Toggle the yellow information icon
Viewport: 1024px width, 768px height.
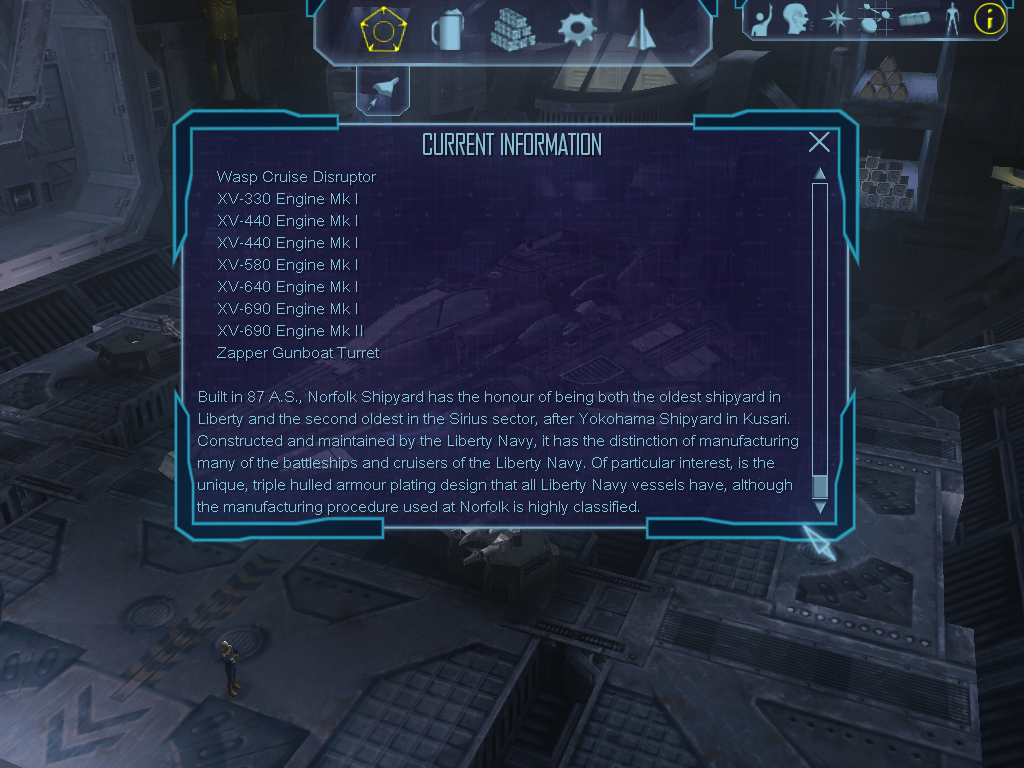(989, 18)
